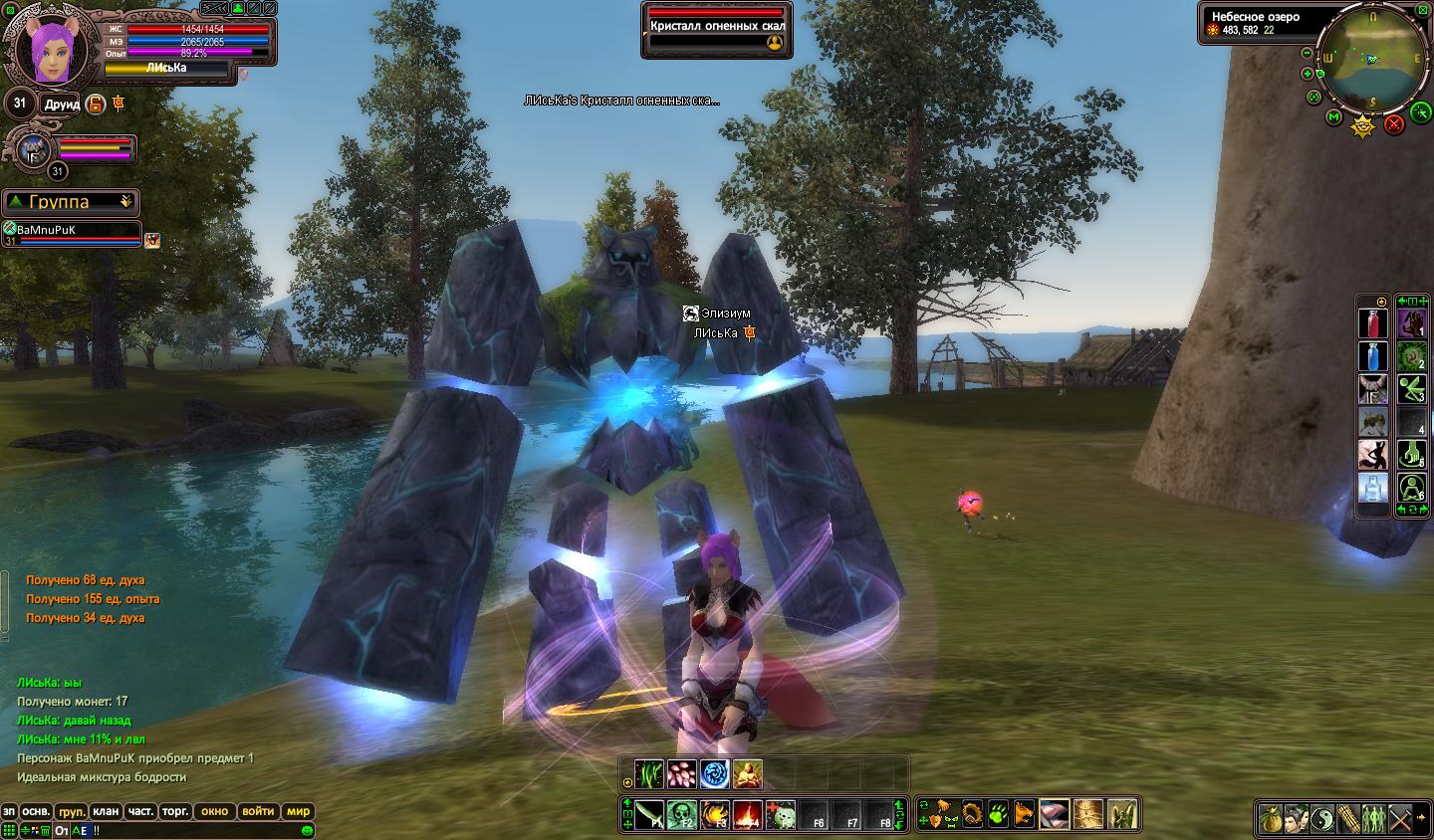Expand the Группа party dropdown
This screenshot has height=840, width=1434.
tap(126, 201)
